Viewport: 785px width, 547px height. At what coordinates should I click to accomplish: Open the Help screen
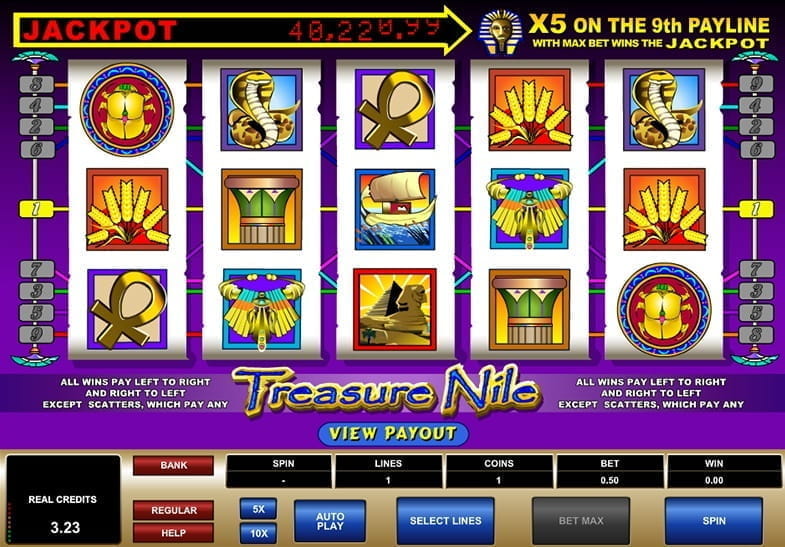coord(173,533)
